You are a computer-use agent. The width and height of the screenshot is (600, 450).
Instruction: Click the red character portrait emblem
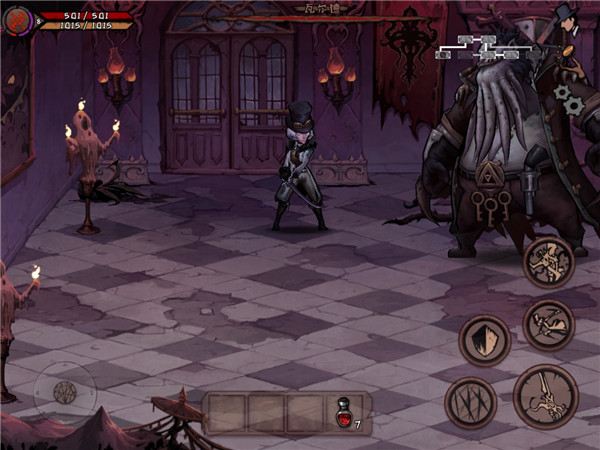click(x=18, y=20)
